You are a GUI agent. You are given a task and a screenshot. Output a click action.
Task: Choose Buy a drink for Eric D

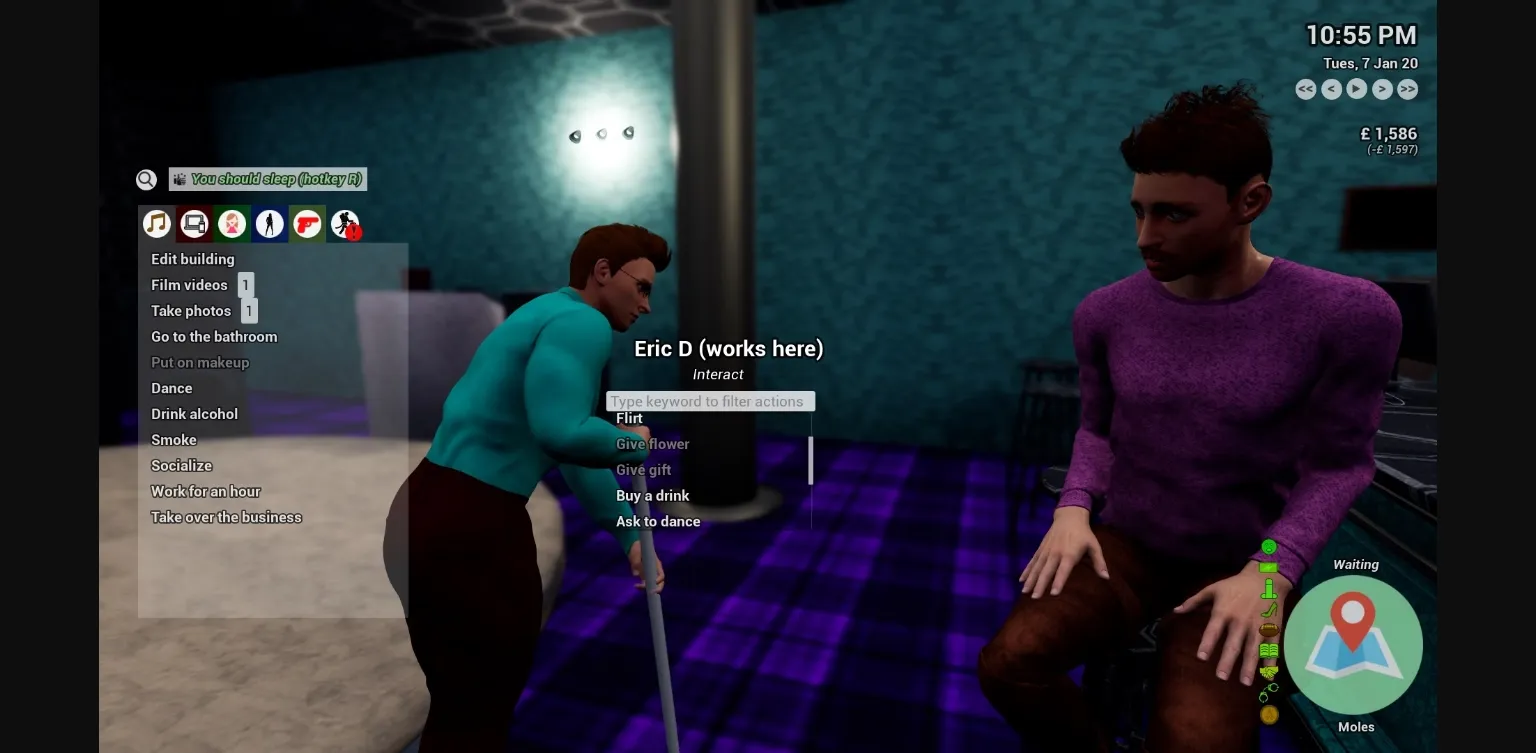pos(655,495)
